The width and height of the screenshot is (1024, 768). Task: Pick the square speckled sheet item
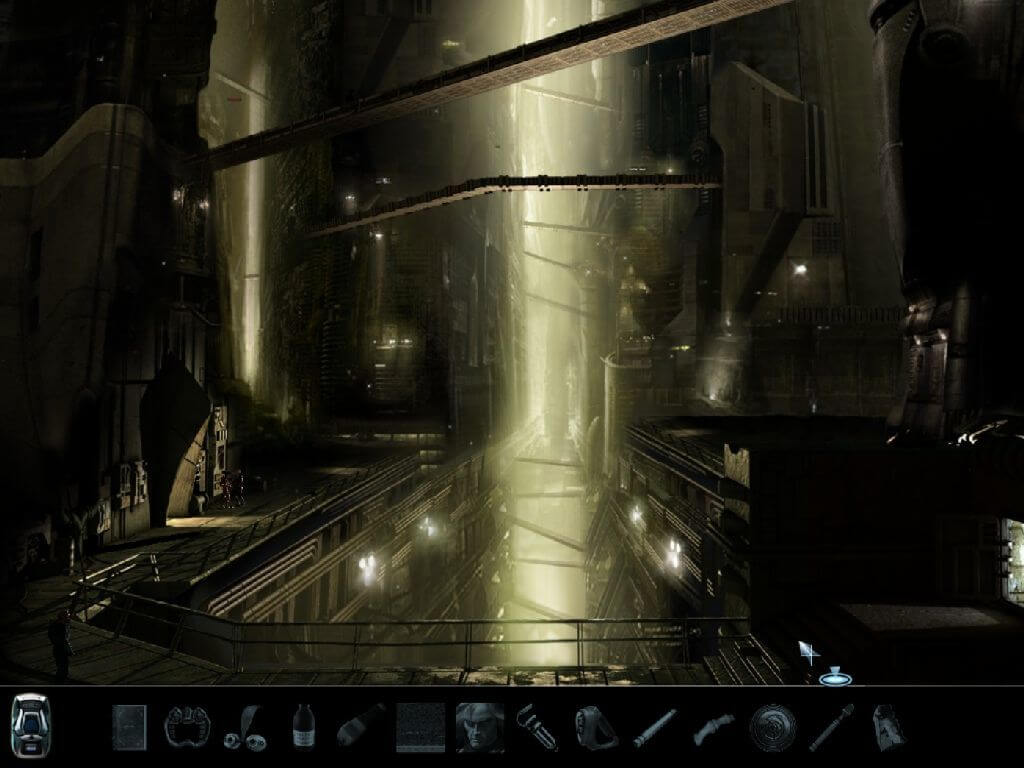(420, 727)
